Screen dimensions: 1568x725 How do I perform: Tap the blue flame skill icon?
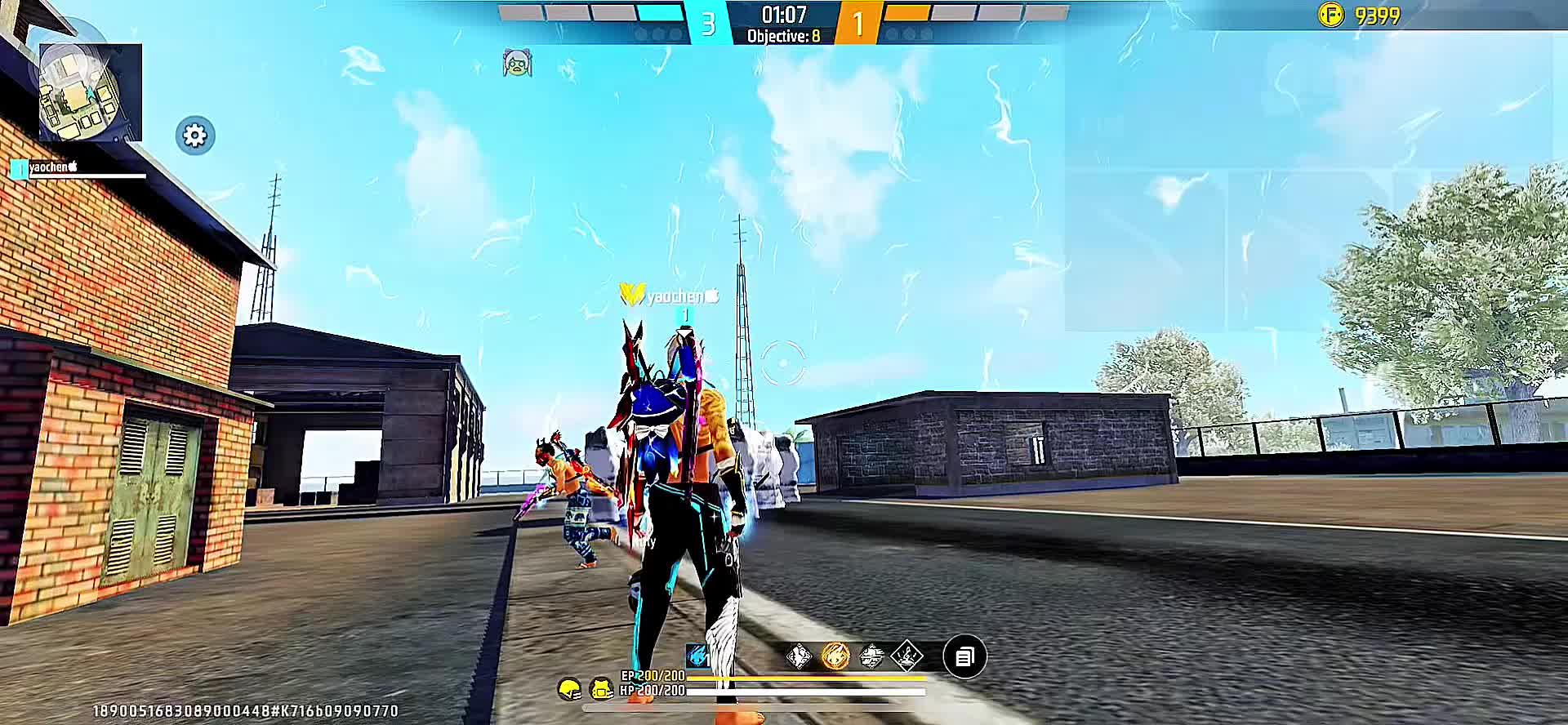[x=697, y=656]
